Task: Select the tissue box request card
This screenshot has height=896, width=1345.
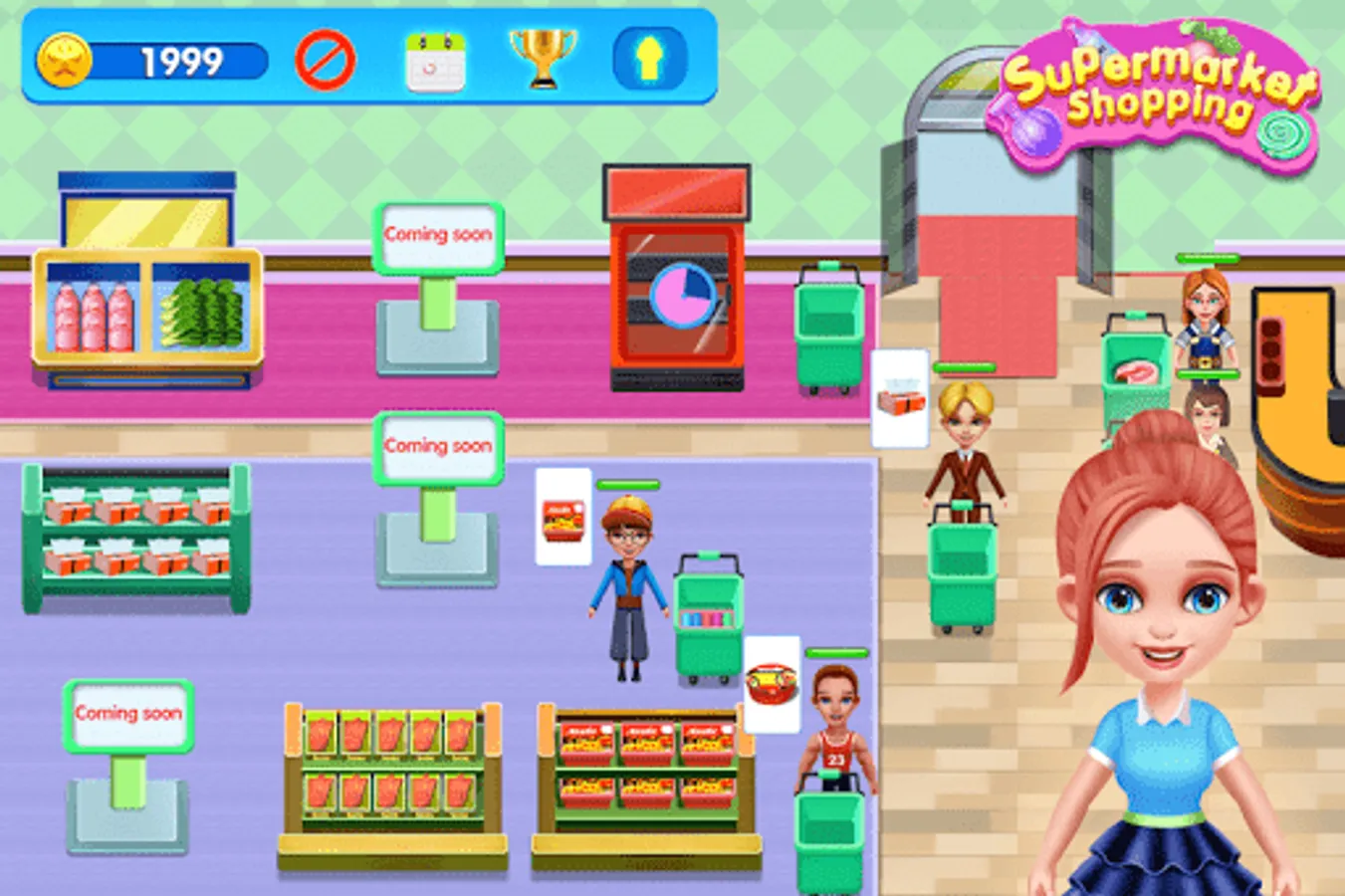Action: pyautogui.click(x=899, y=396)
